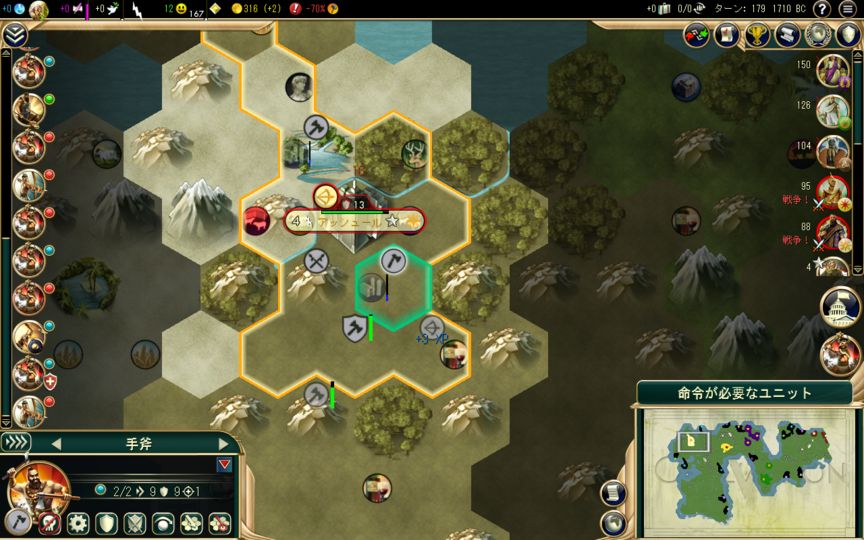This screenshot has width=864, height=540.
Task: Collapse the unit panel with chevrons button
Action: click(x=17, y=443)
